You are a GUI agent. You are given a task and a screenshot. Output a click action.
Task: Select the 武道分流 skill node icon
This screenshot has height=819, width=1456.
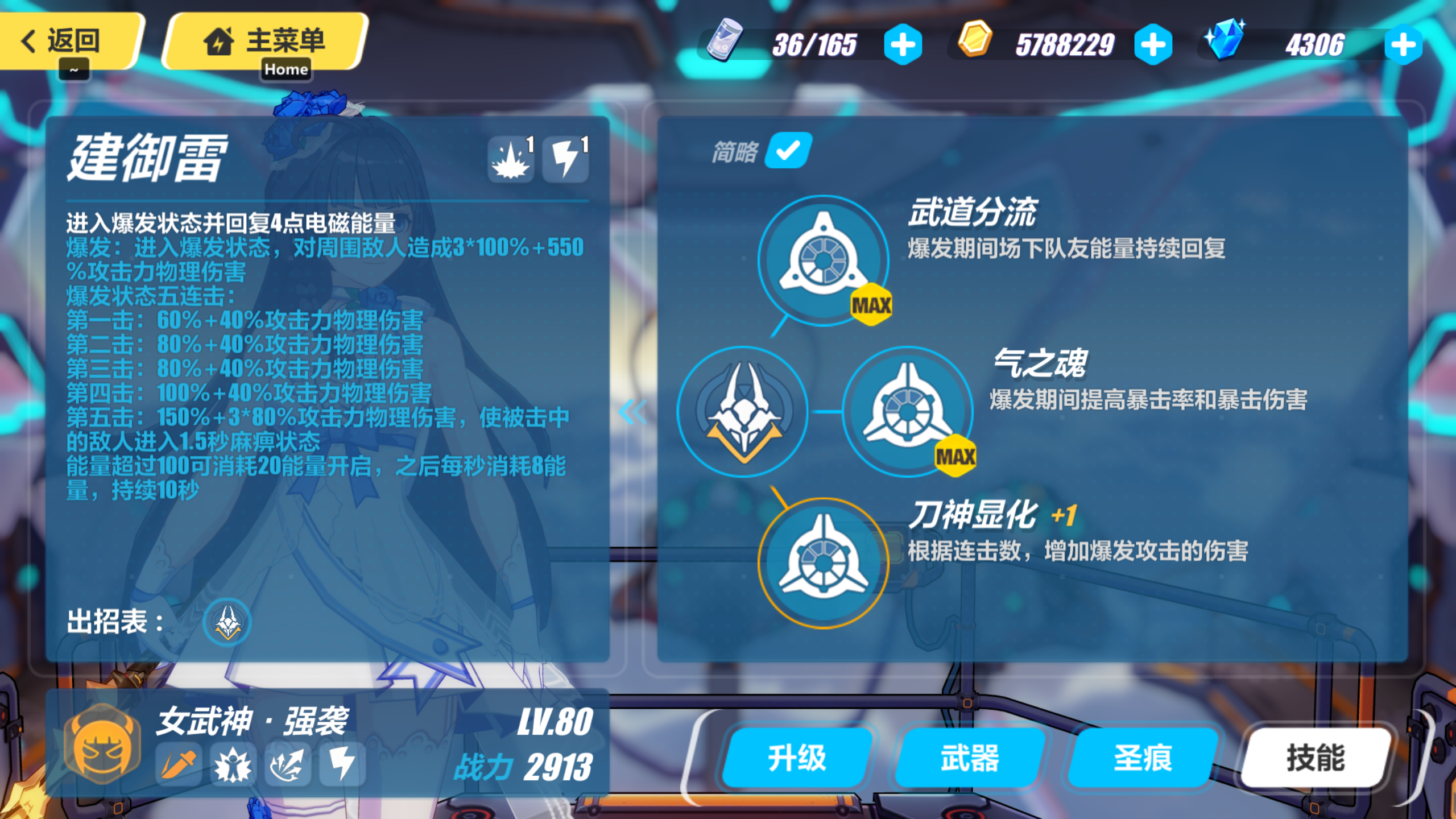[x=823, y=259]
